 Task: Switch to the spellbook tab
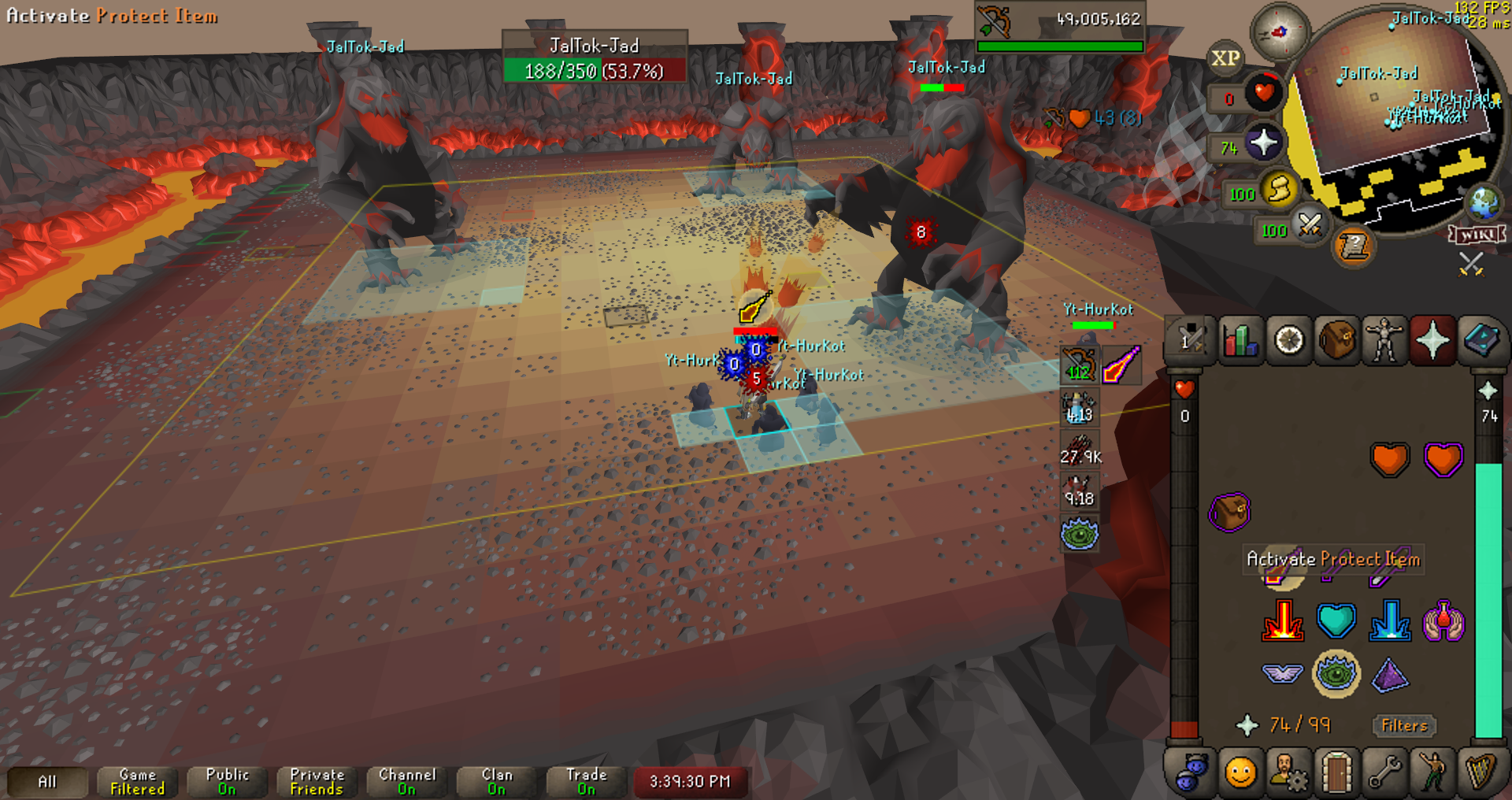[x=1480, y=341]
